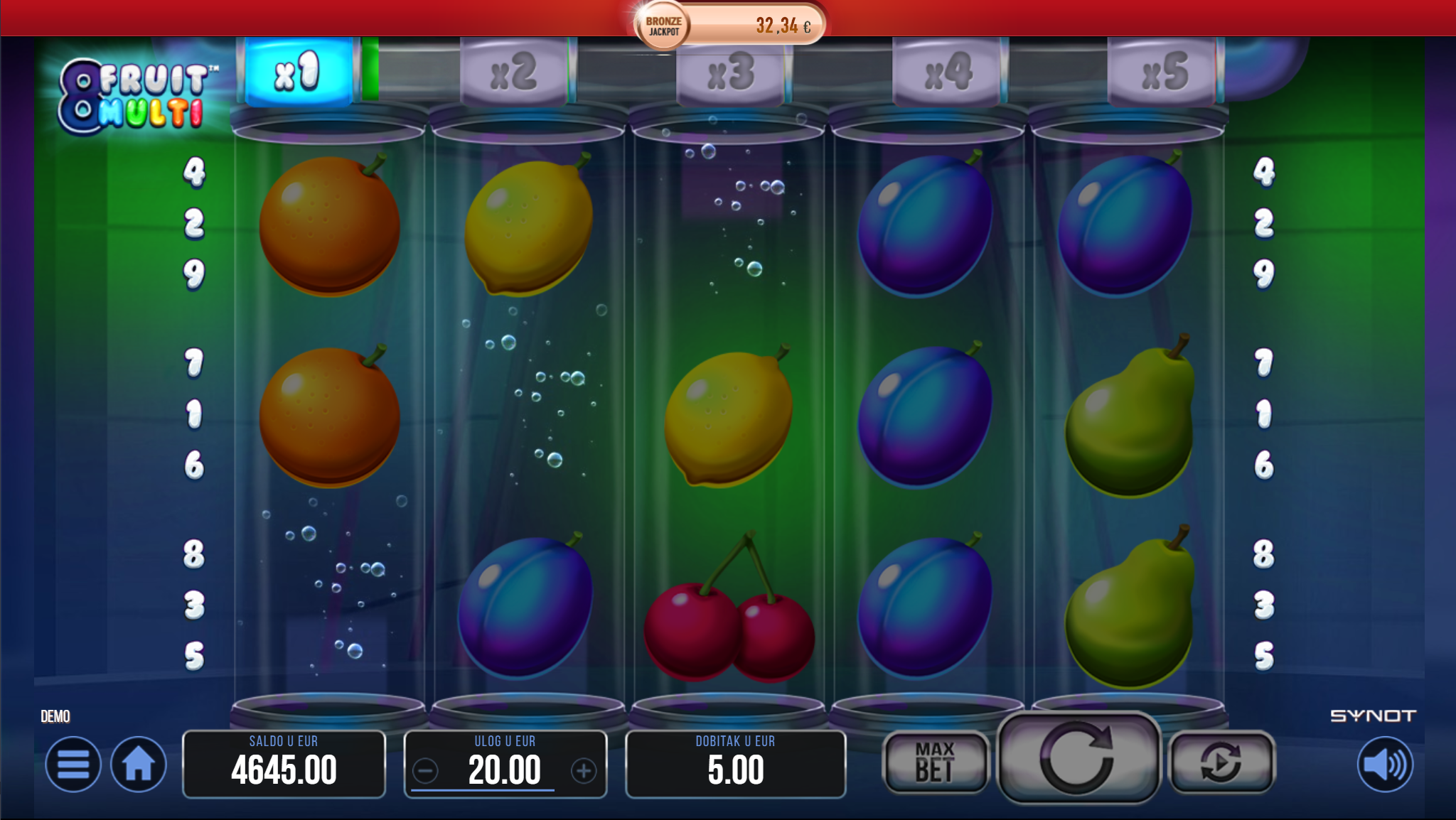Toggle the sound speaker icon

[1385, 765]
